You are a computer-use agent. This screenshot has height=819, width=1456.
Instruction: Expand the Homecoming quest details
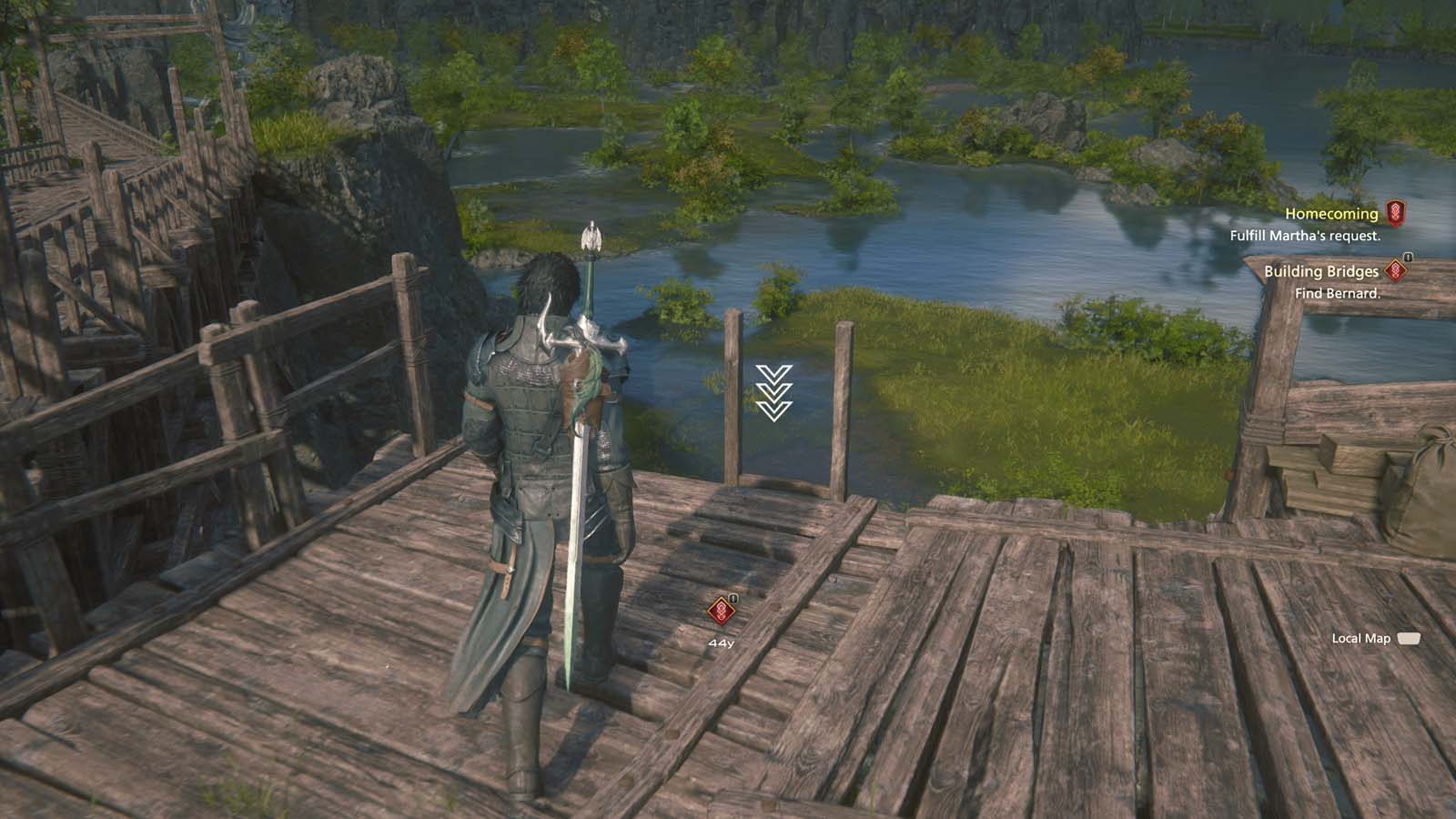tap(1332, 213)
